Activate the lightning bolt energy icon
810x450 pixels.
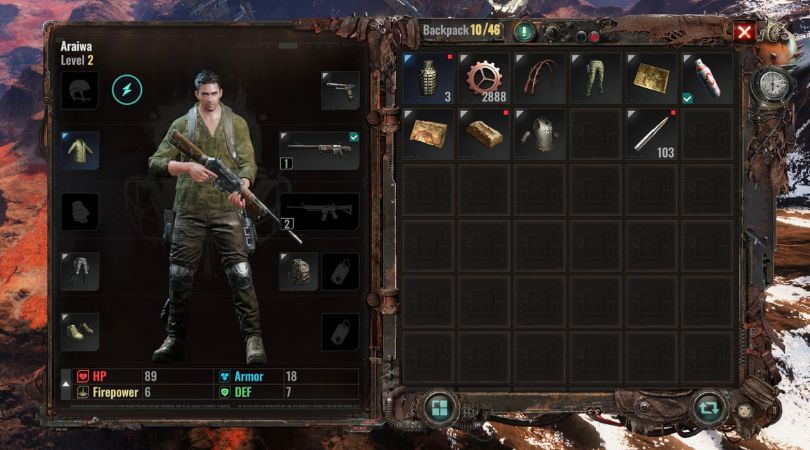127,90
